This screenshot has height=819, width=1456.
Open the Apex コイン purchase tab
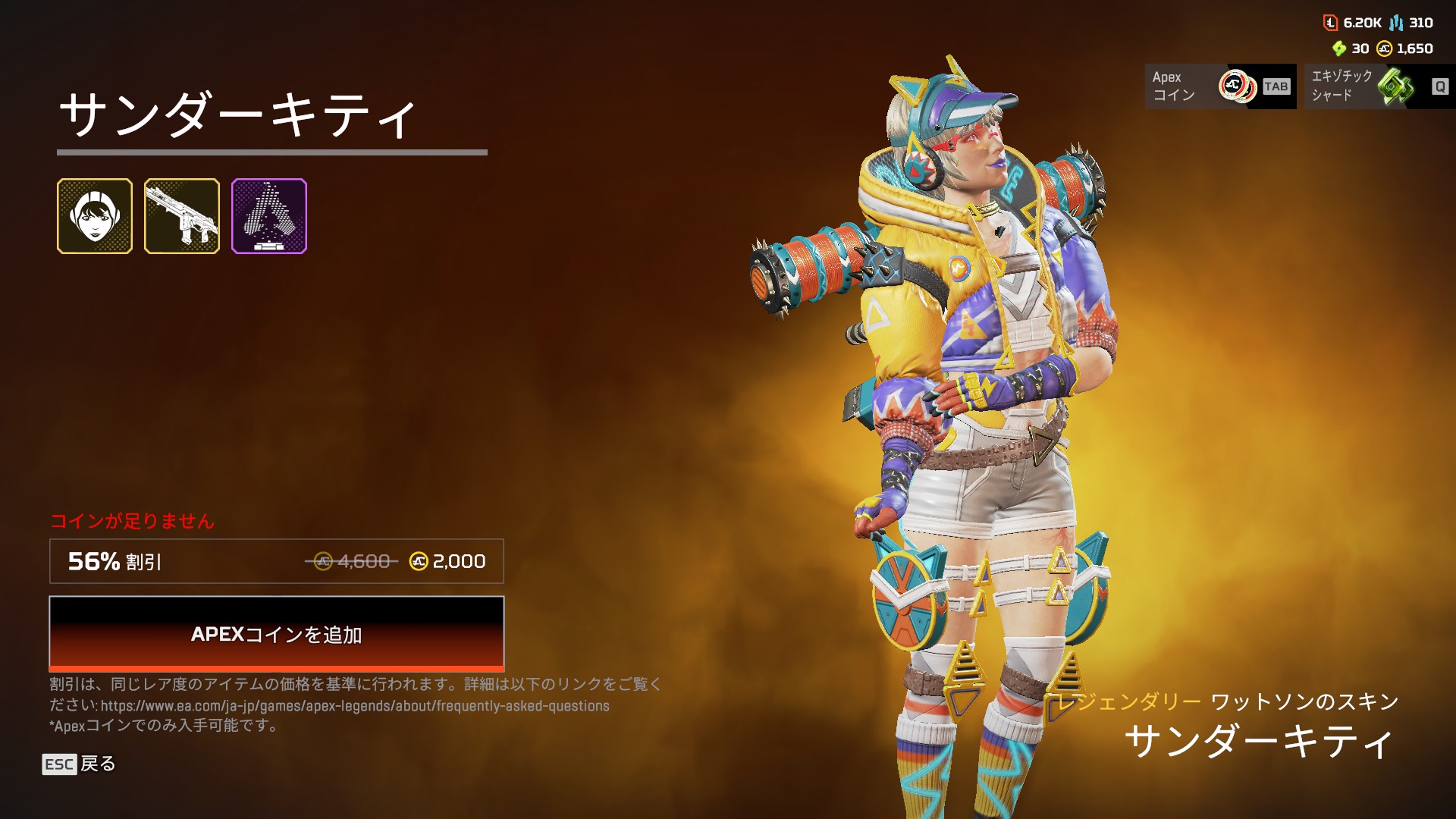[x=1219, y=86]
